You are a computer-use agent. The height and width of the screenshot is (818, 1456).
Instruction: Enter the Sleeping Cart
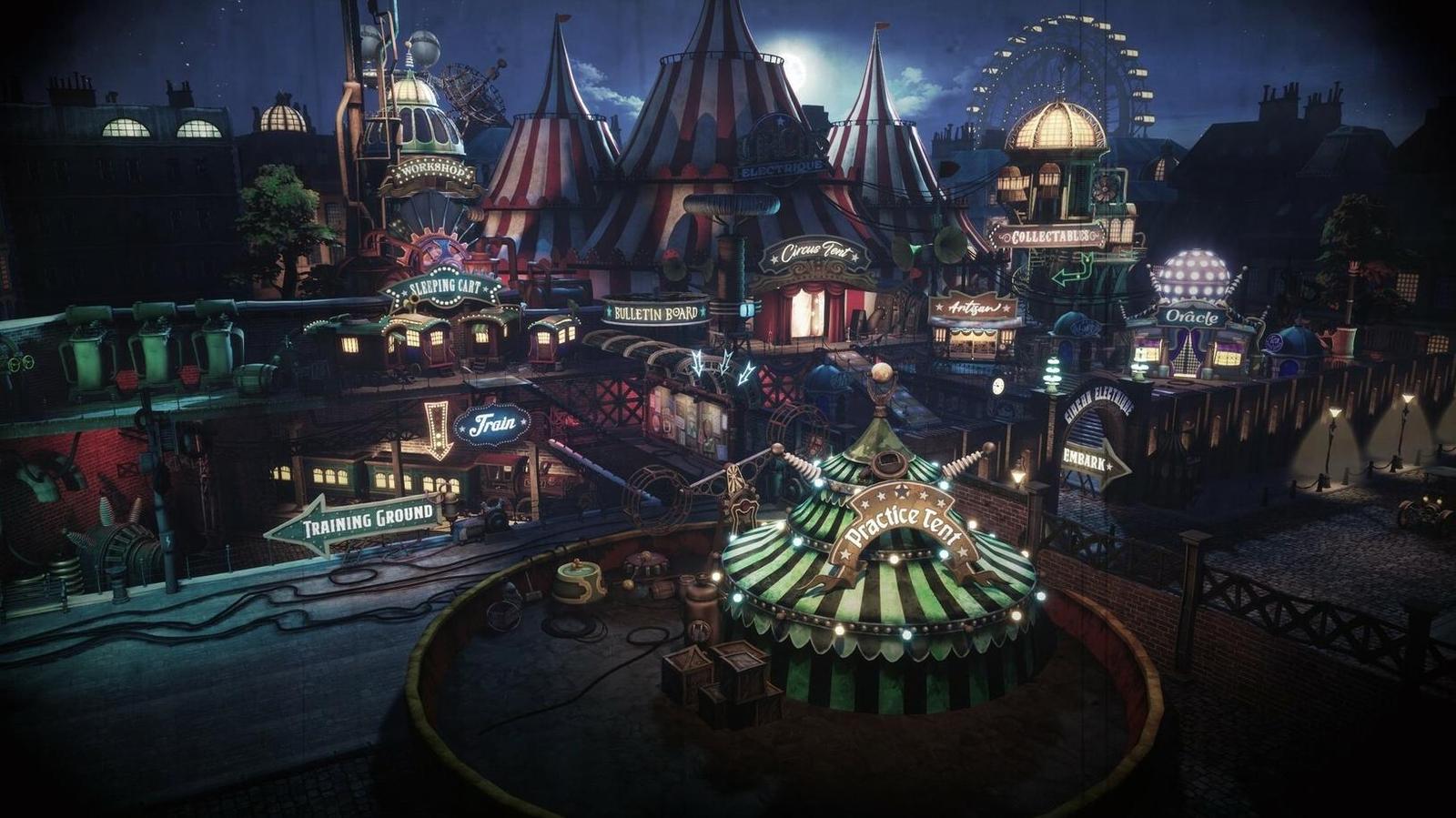443,290
